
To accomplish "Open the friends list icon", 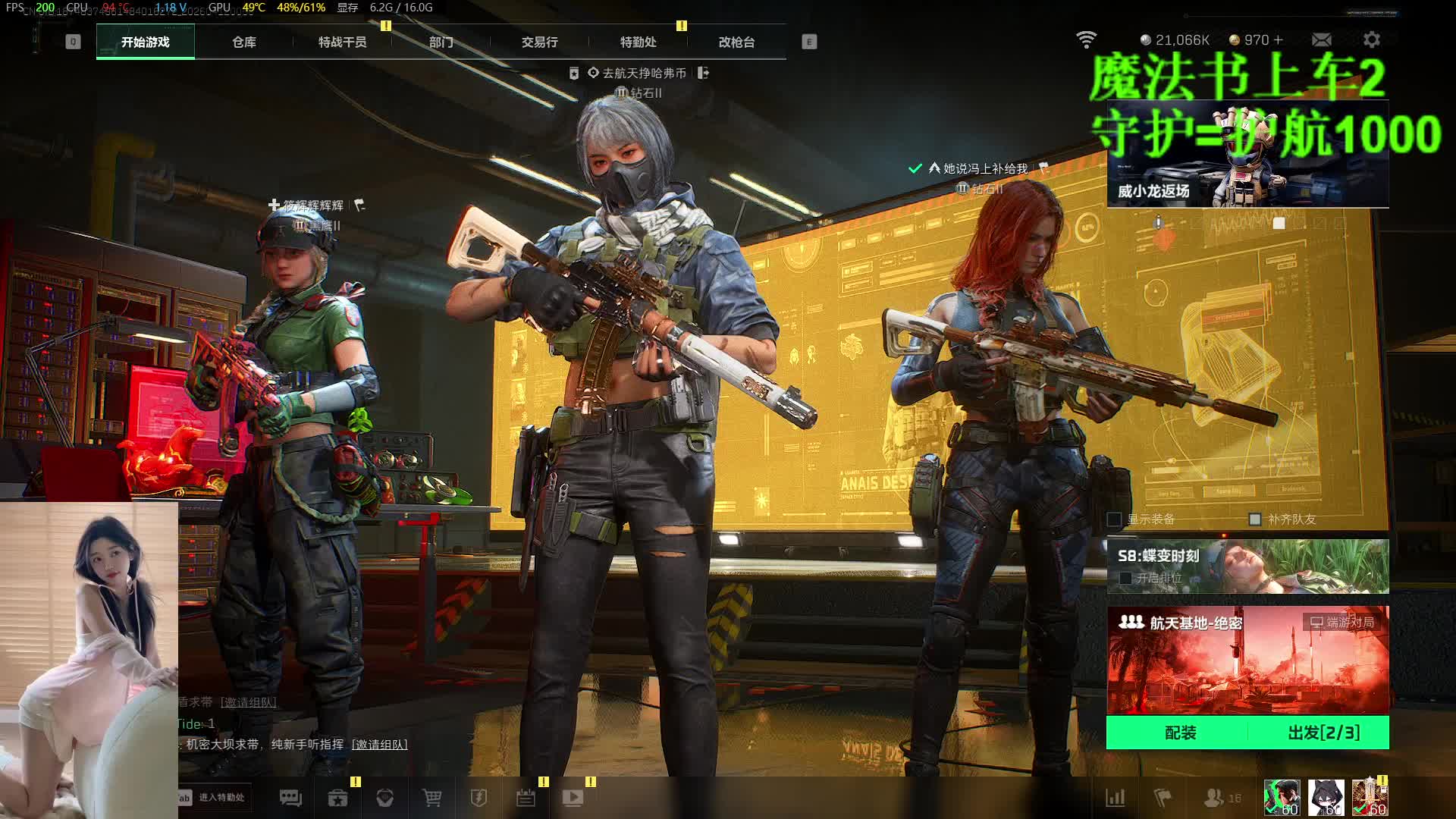I will 1215,798.
